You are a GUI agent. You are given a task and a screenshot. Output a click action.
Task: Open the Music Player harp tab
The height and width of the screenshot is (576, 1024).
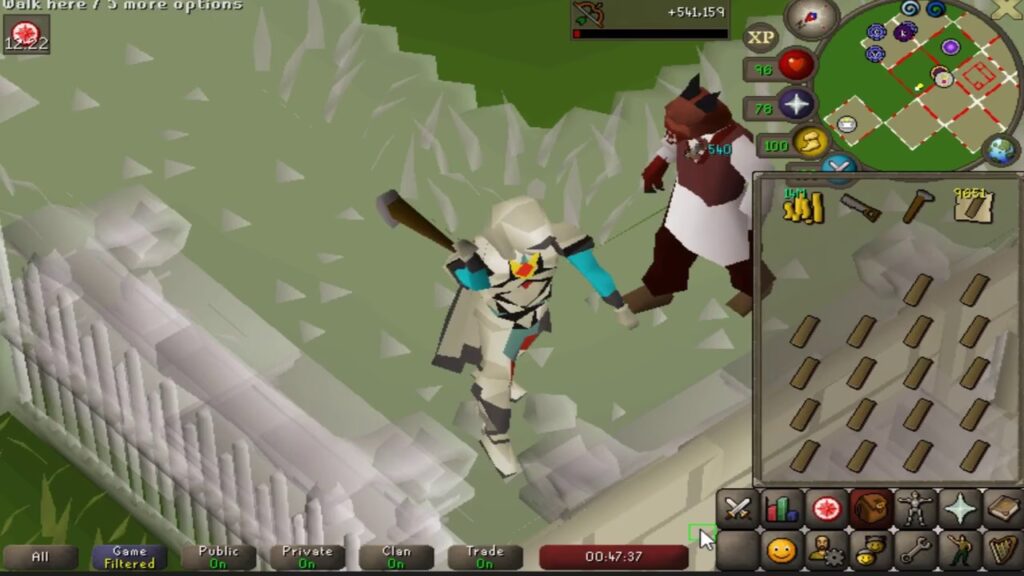point(1002,550)
